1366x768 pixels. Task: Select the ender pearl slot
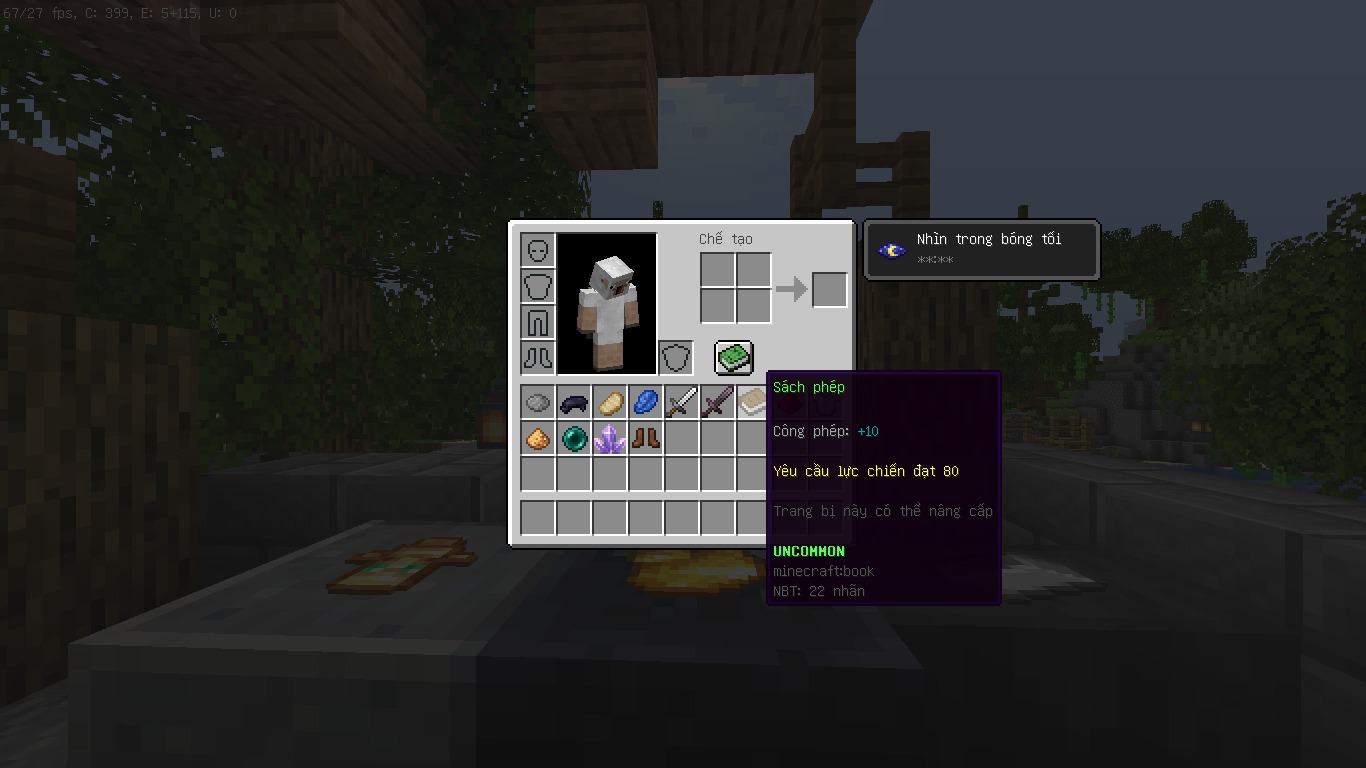(574, 439)
